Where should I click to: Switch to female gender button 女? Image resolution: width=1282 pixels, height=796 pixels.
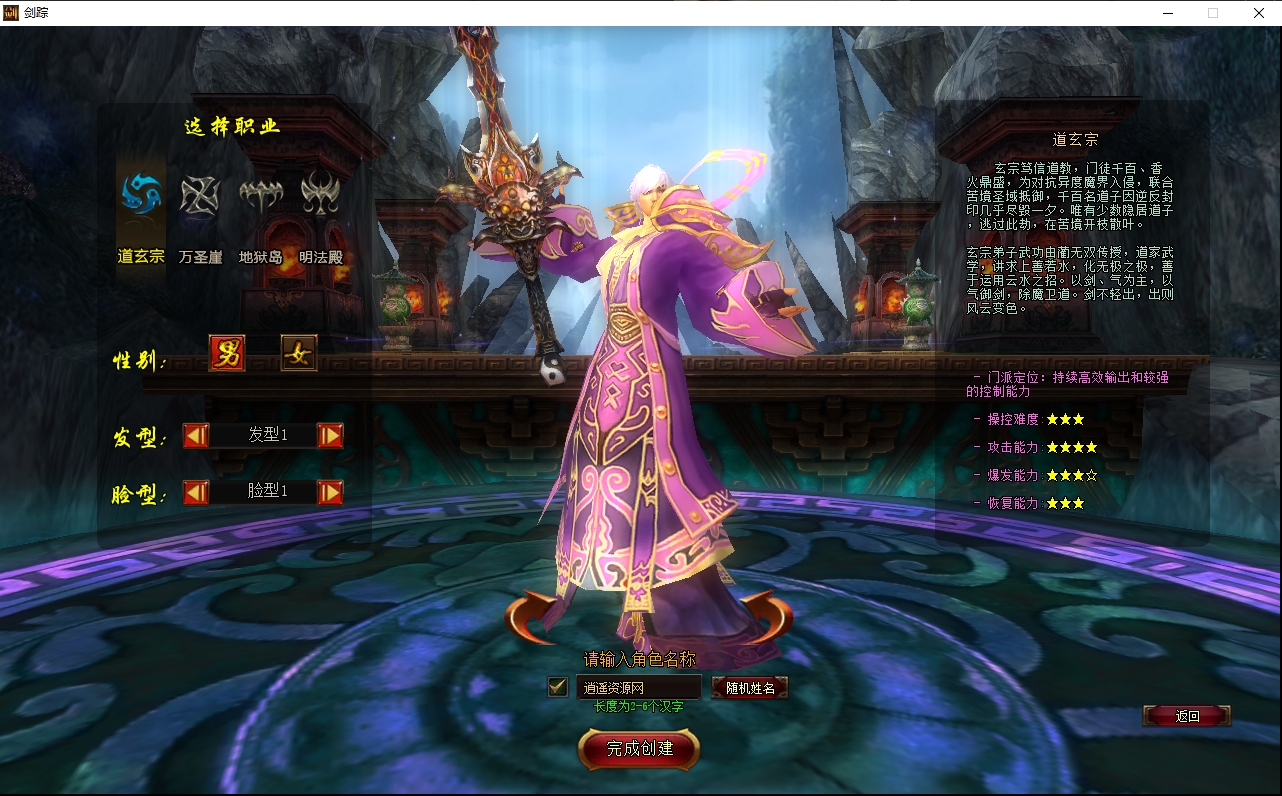coord(299,353)
